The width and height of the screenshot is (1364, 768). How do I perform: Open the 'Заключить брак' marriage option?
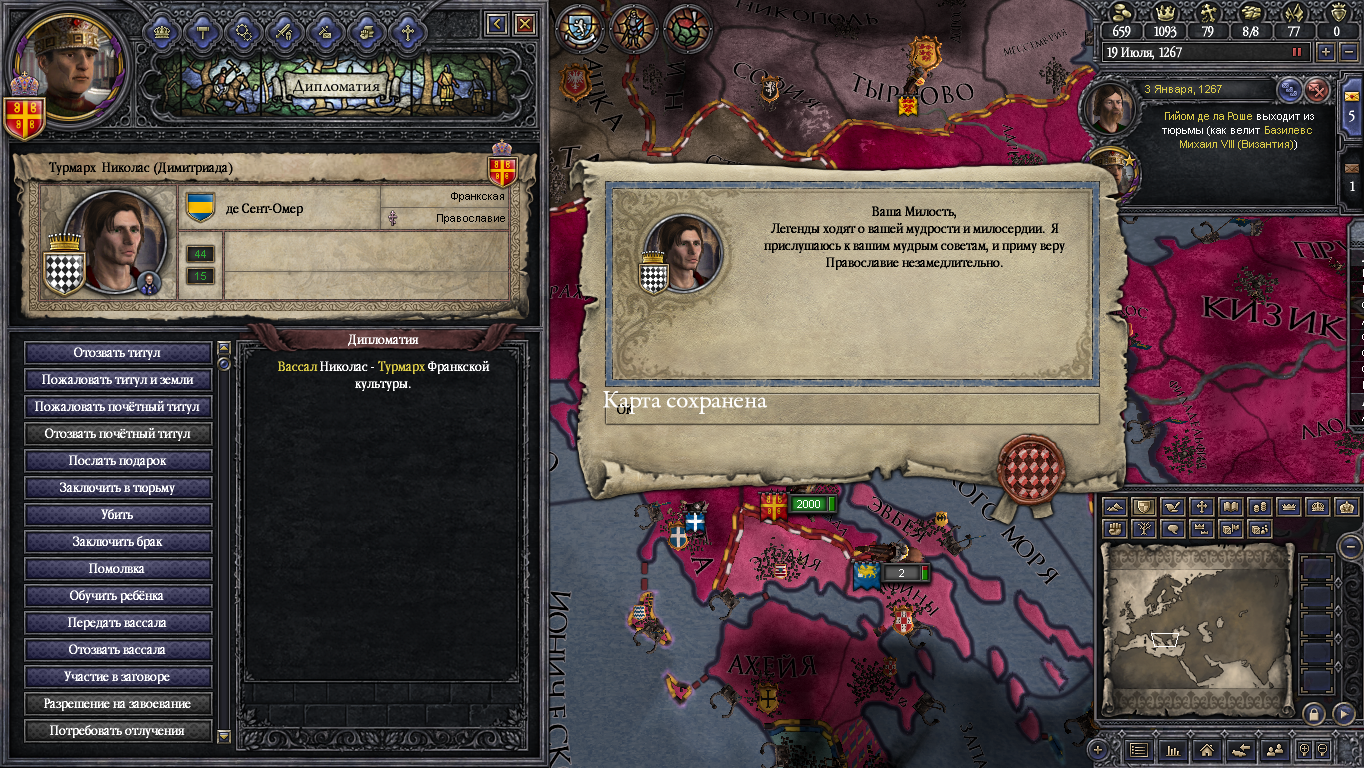pos(117,542)
